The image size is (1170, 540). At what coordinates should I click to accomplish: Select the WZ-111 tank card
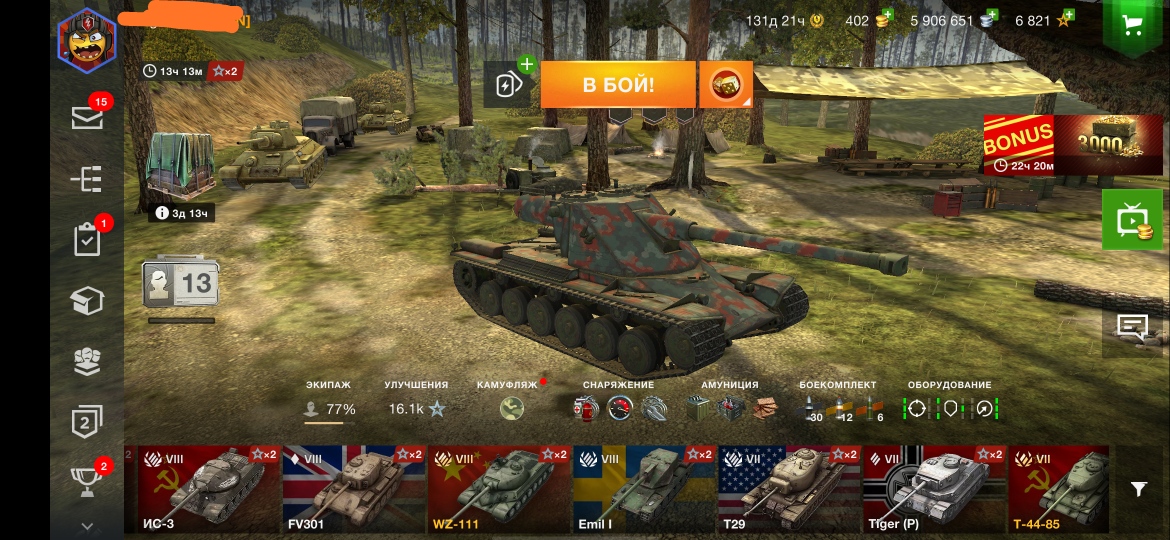(499, 489)
